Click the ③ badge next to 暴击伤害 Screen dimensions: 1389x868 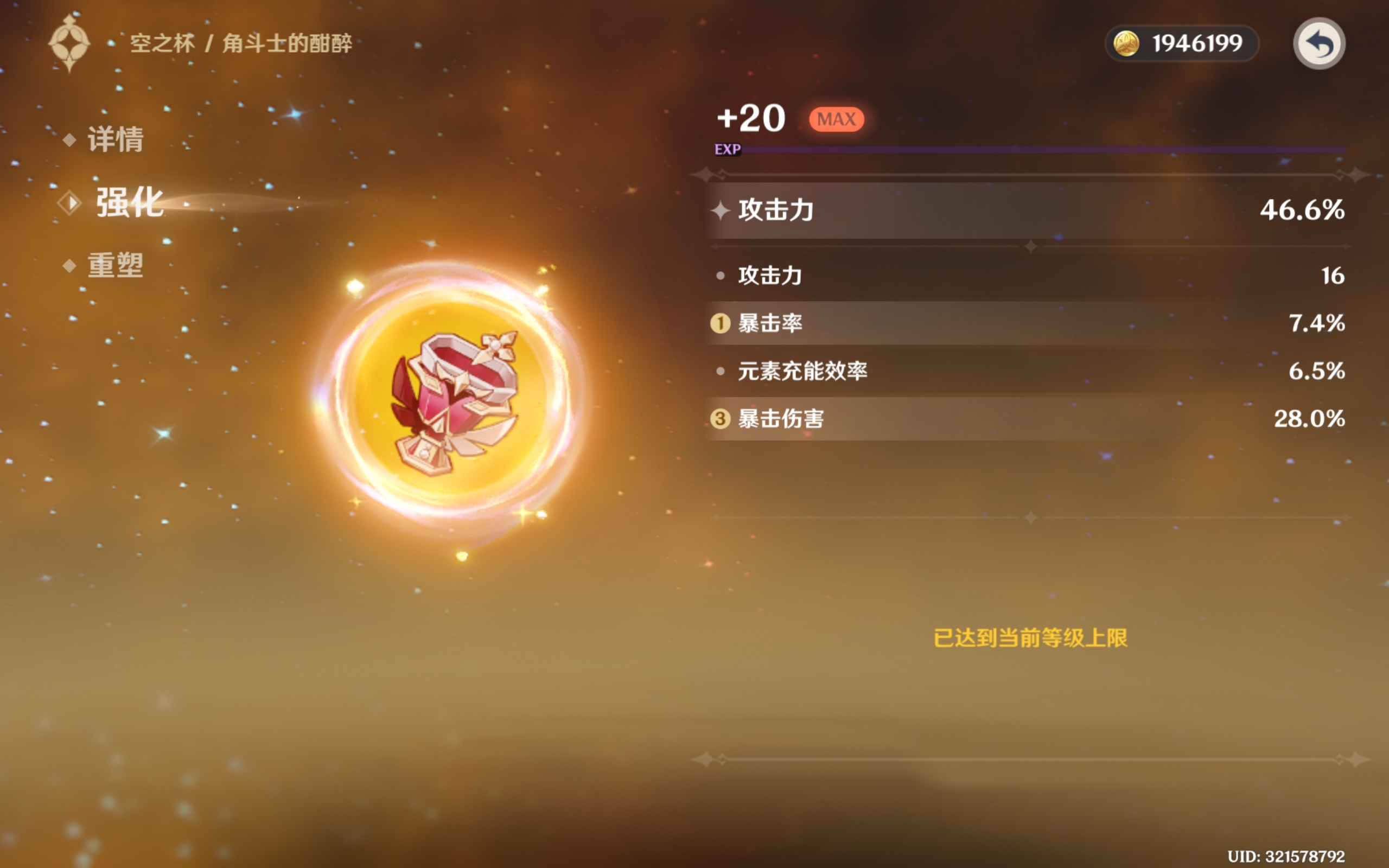721,420
